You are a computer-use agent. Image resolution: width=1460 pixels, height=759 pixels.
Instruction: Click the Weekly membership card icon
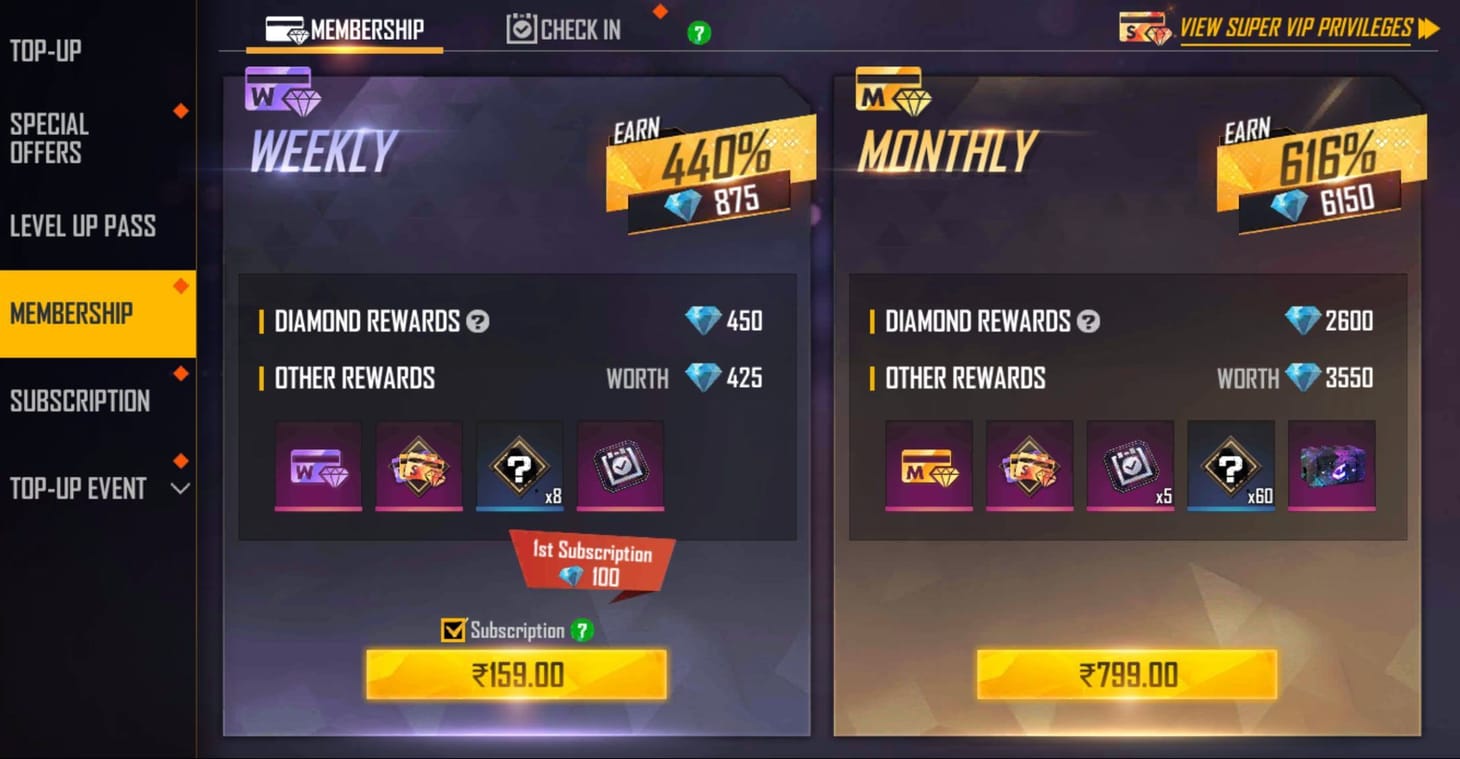click(283, 92)
